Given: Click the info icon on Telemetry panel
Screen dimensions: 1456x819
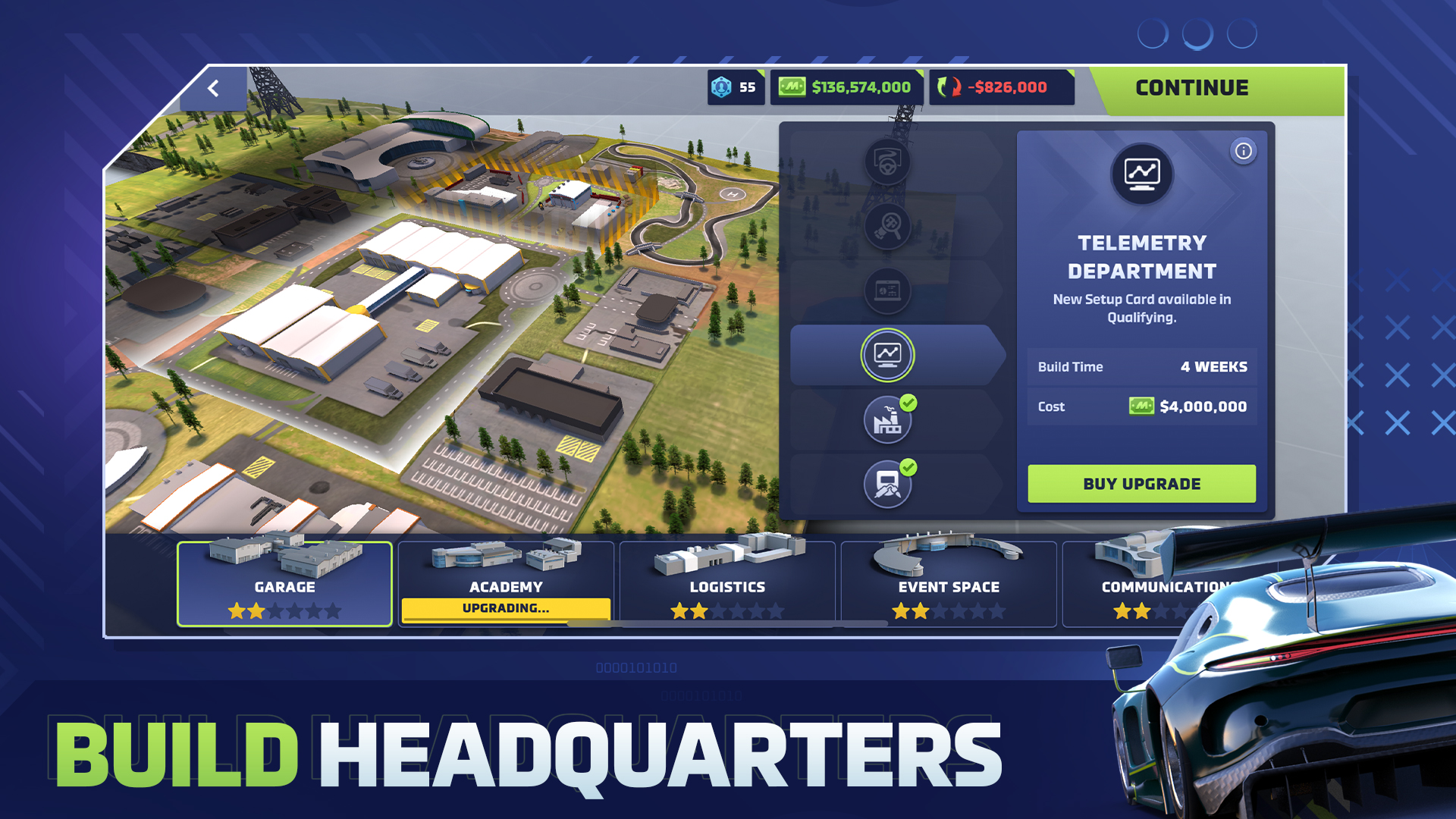Looking at the screenshot, I should tap(1242, 150).
